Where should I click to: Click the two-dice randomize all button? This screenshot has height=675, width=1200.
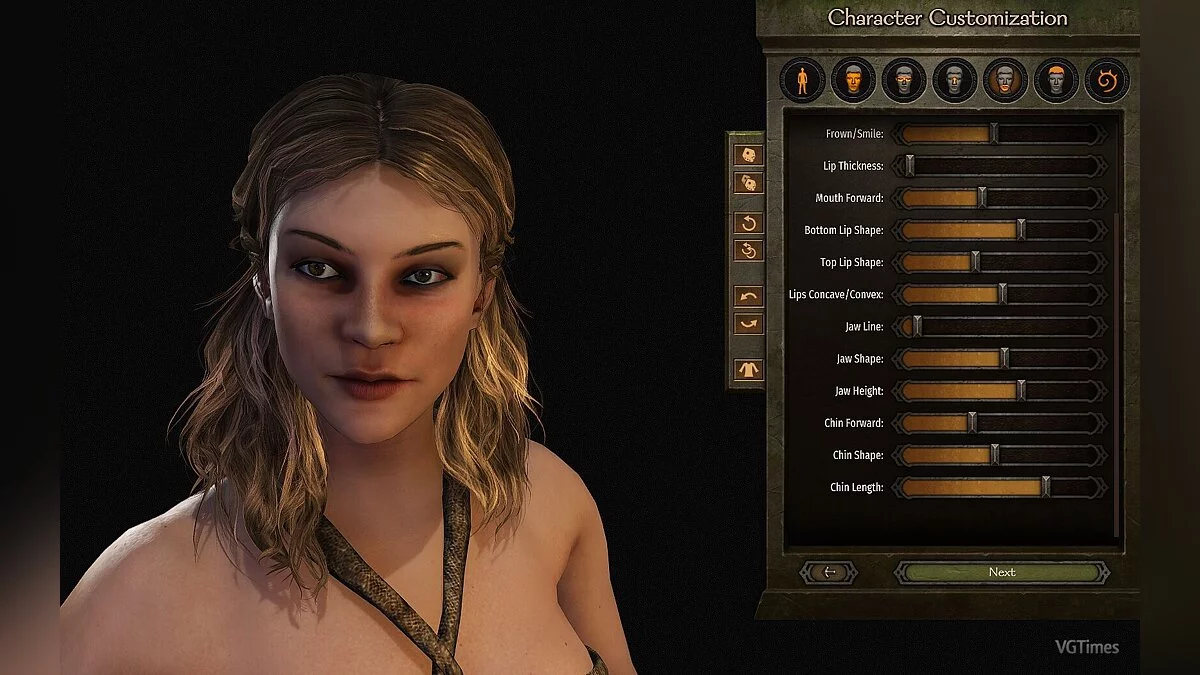[749, 183]
